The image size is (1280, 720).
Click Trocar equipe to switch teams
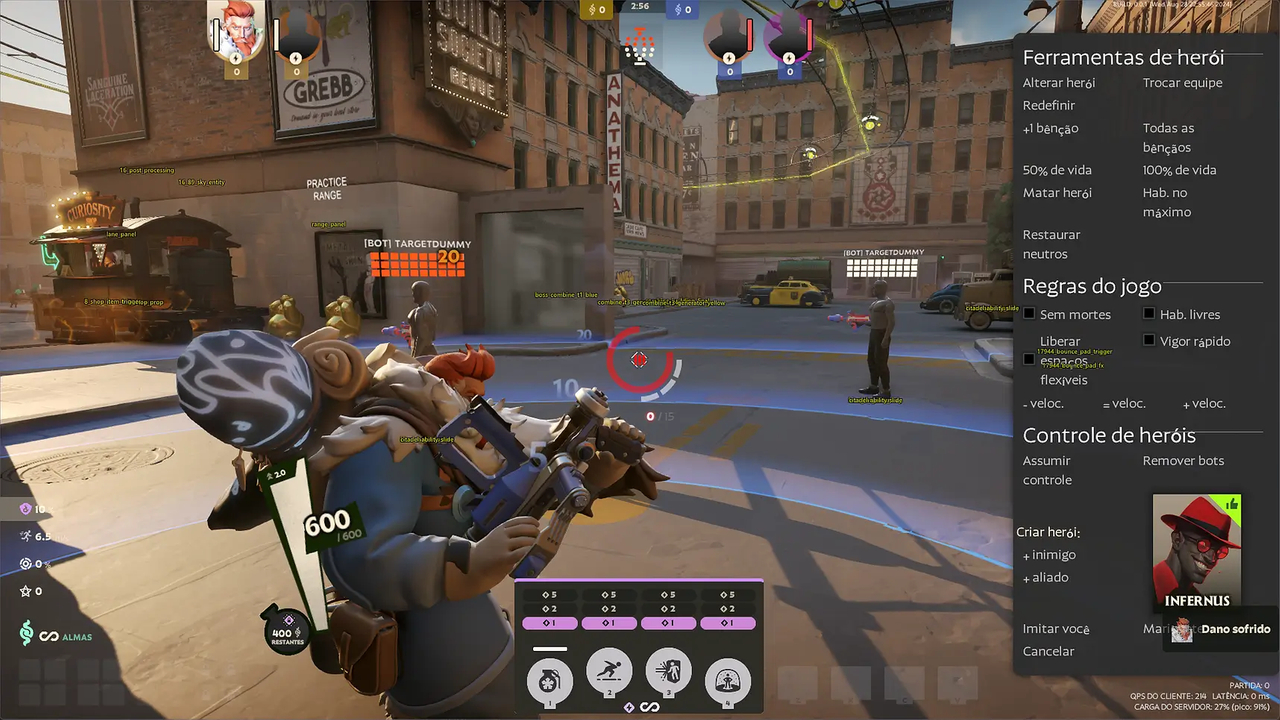pyautogui.click(x=1183, y=83)
